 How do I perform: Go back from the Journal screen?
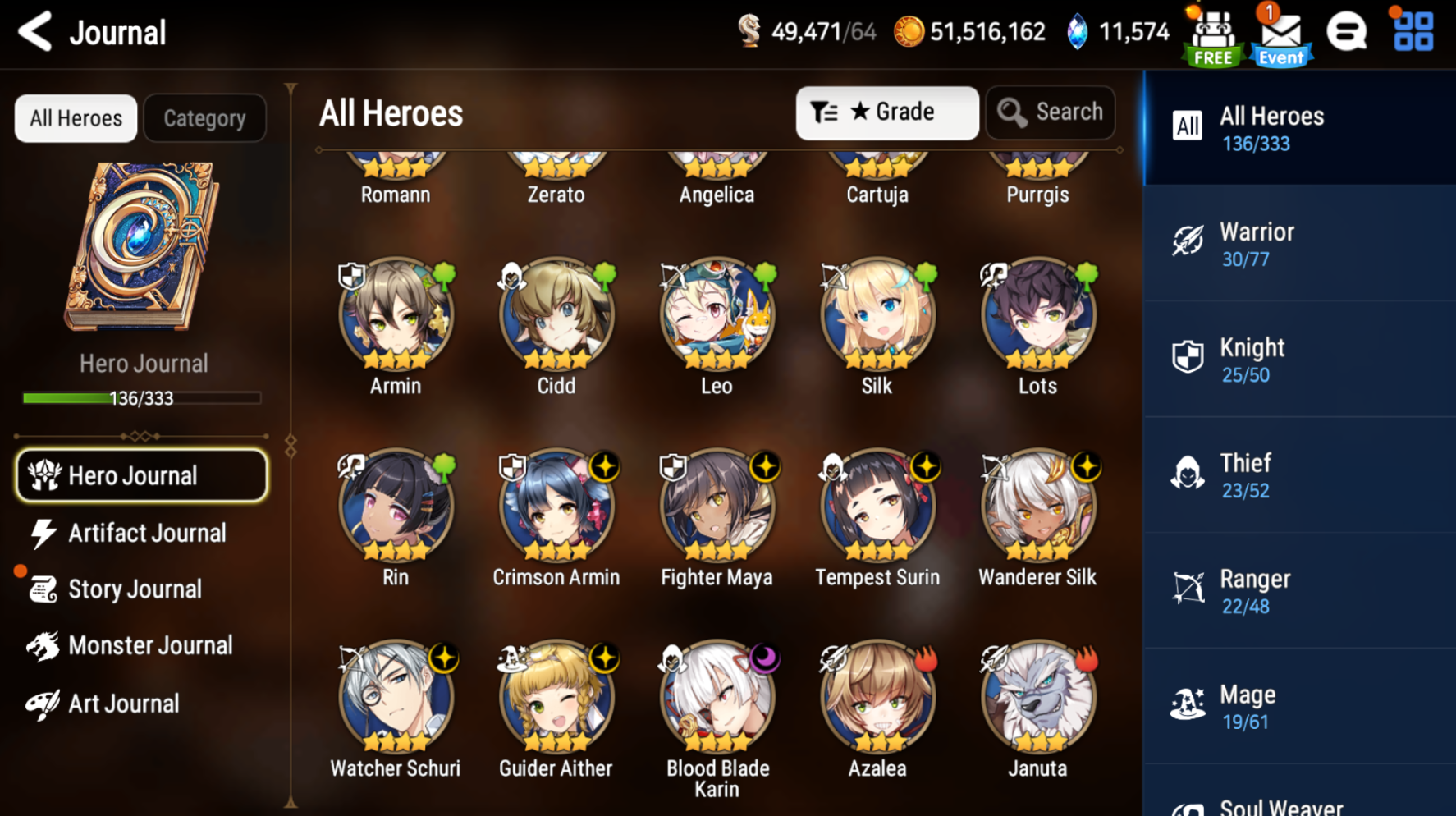35,33
